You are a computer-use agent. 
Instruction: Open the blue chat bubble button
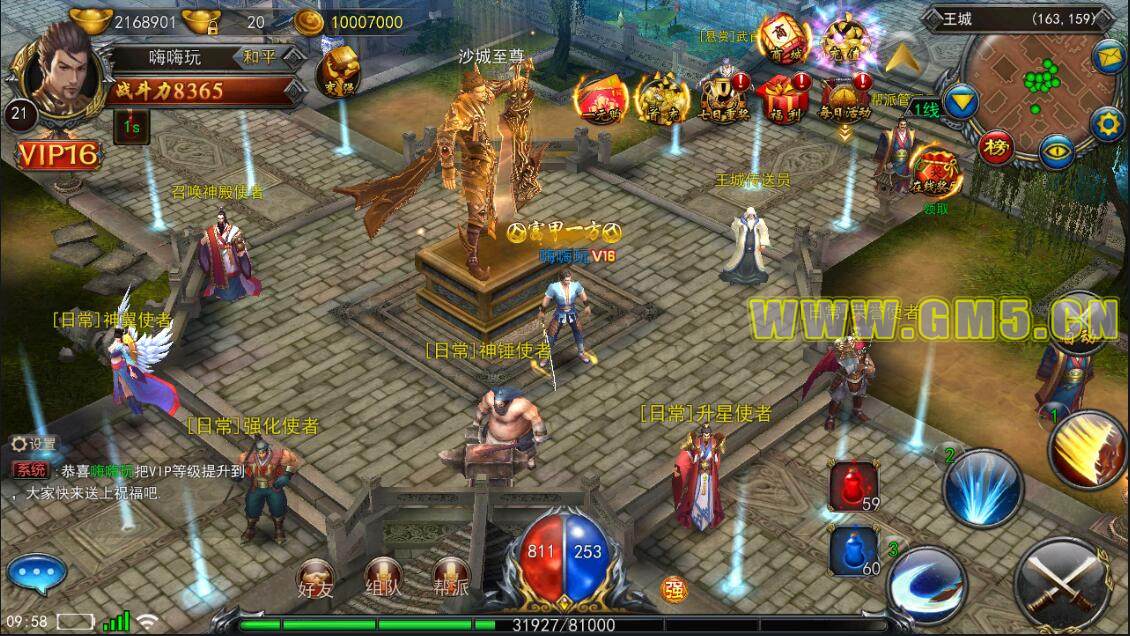click(35, 574)
